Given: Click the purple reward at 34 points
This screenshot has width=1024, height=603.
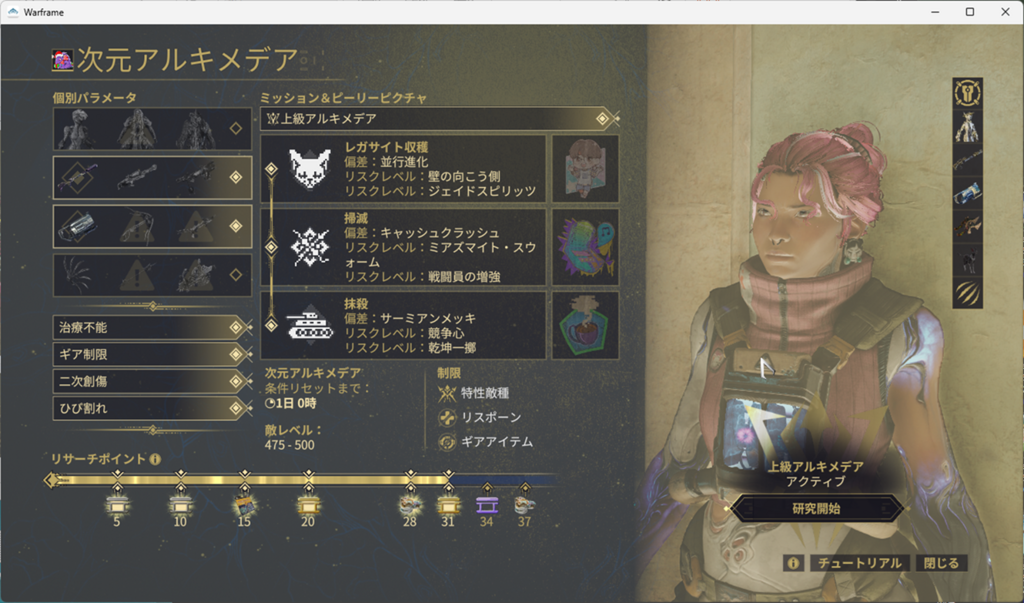Looking at the screenshot, I should coord(487,503).
